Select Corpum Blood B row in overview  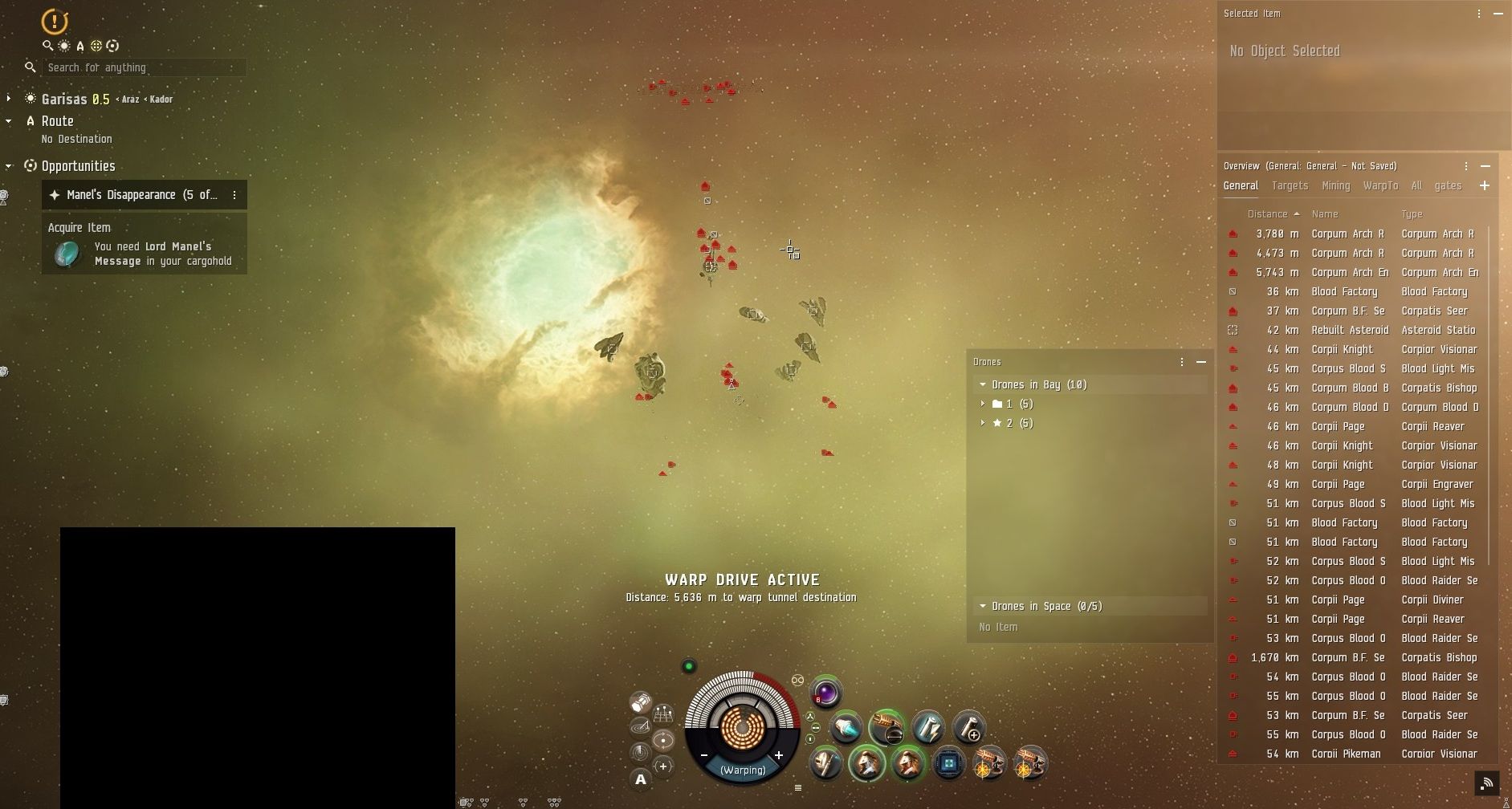[x=1349, y=388]
